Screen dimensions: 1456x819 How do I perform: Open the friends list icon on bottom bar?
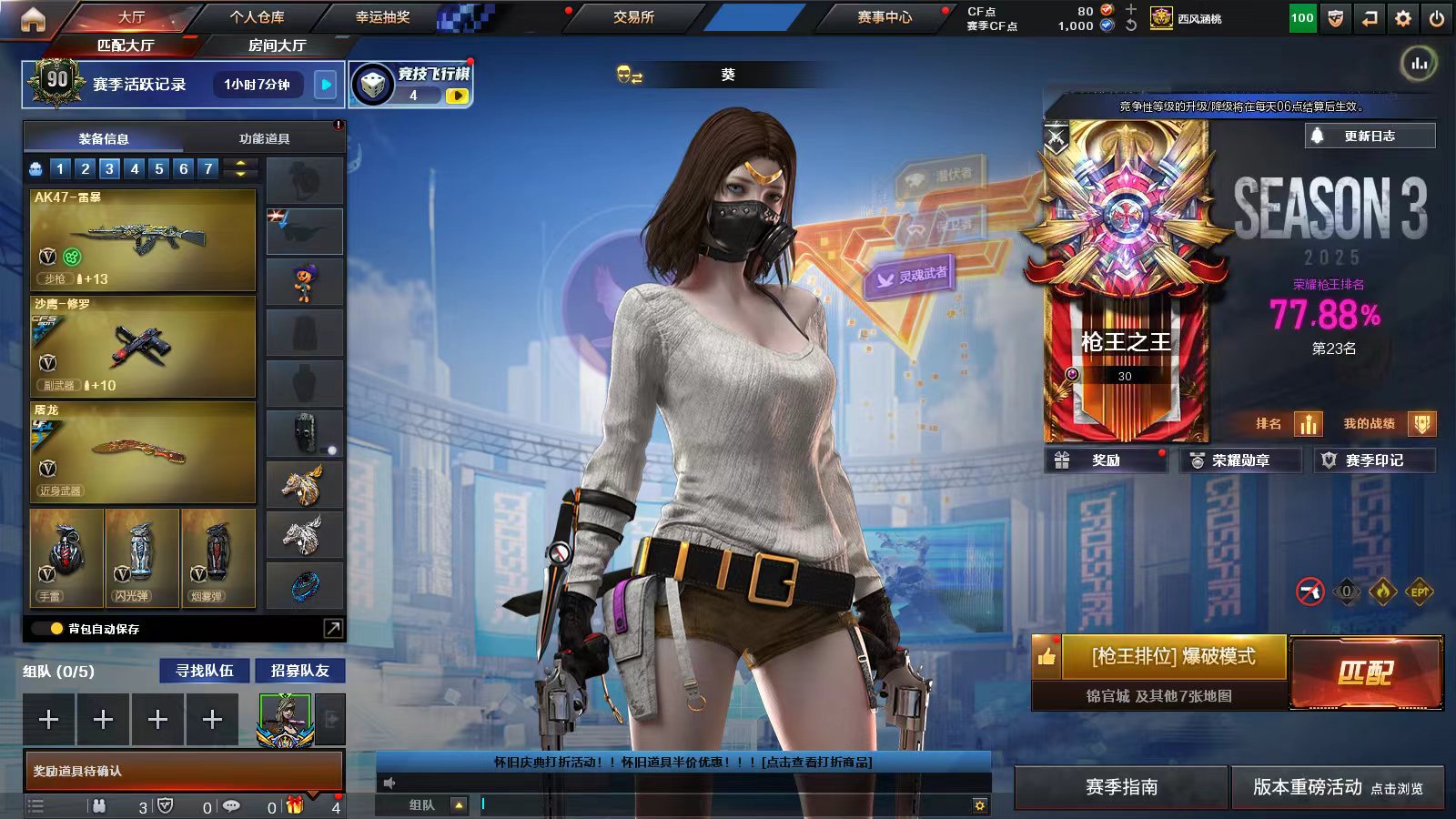99,805
